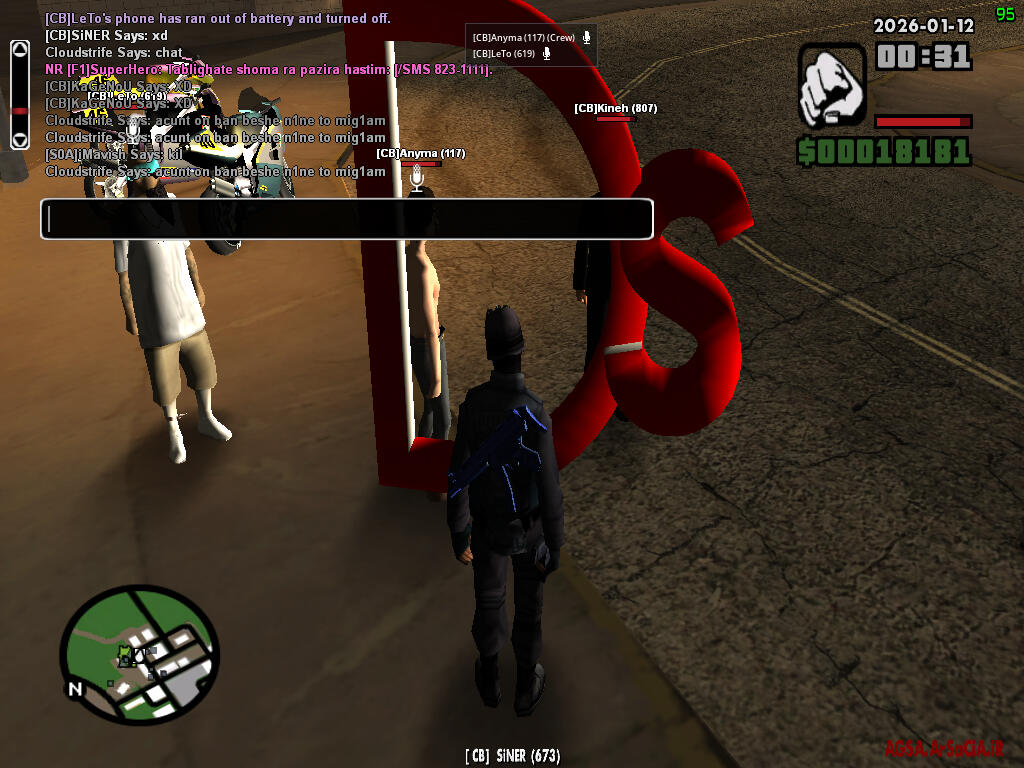Click the microphone icon beside [CB]LeTo (619)
The height and width of the screenshot is (768, 1024).
point(546,54)
